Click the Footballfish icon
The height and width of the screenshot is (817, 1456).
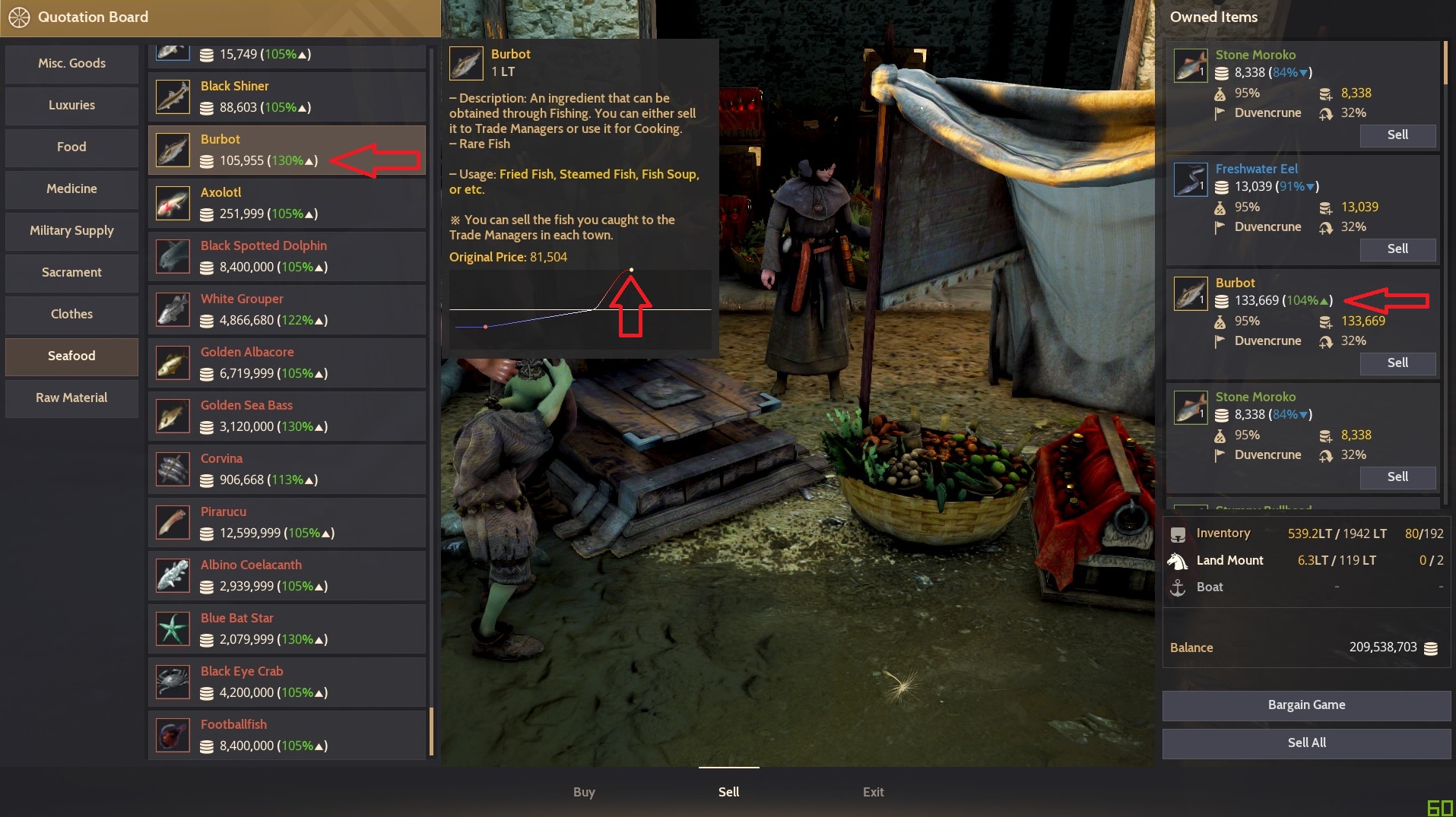click(x=173, y=735)
